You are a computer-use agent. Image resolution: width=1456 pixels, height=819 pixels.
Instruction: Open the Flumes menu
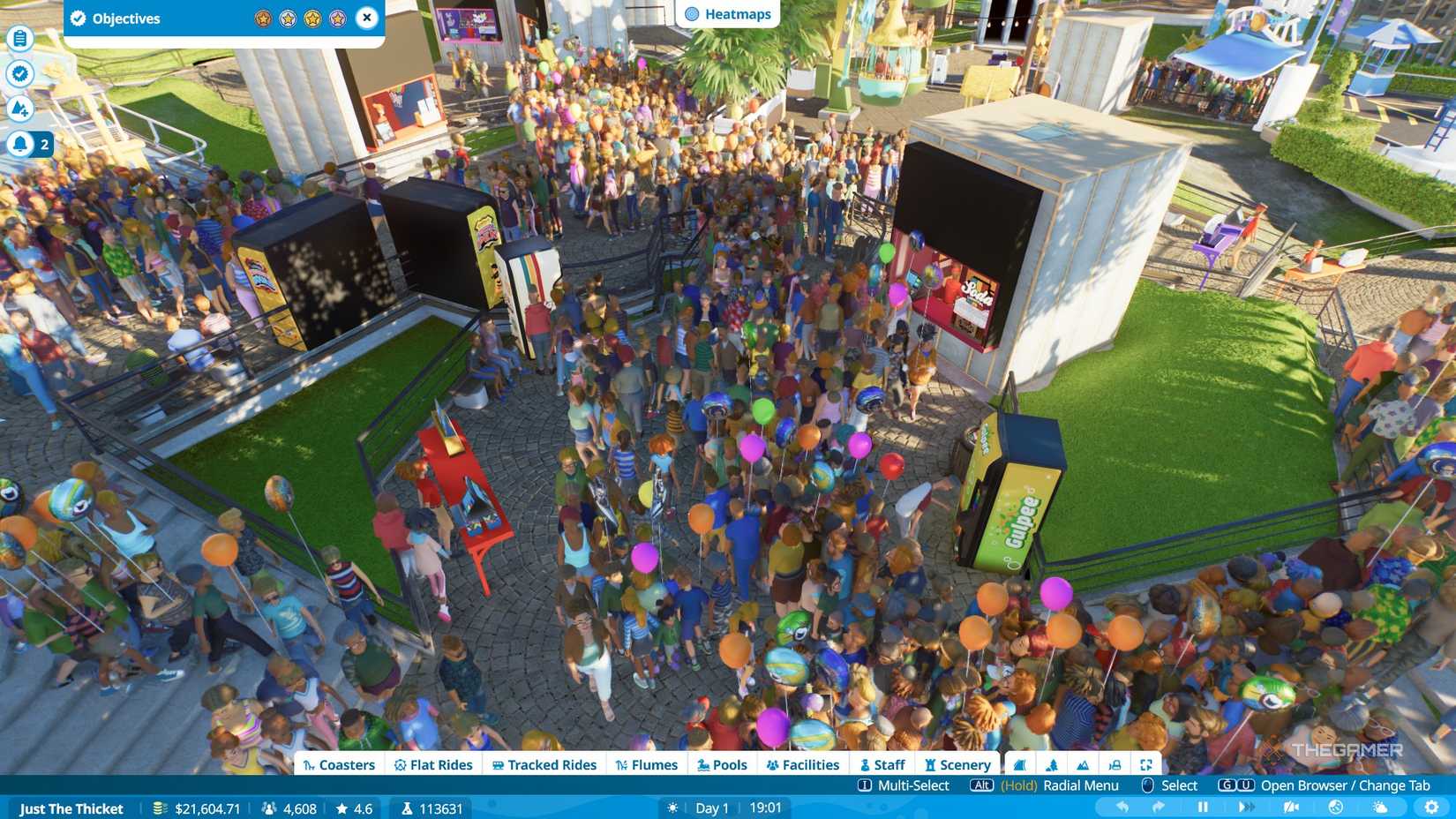[x=647, y=764]
